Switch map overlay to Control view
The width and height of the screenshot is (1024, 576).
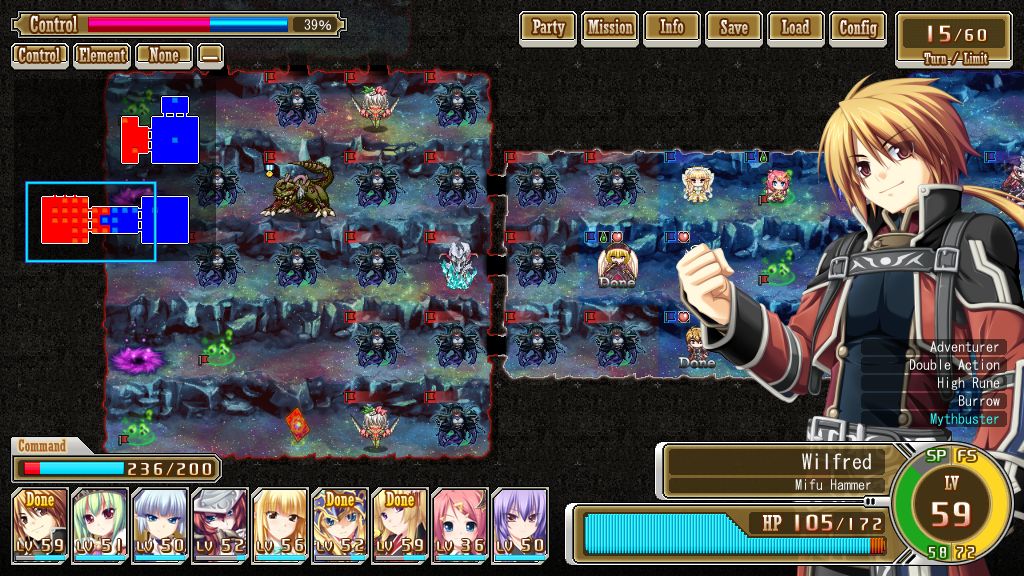point(40,55)
